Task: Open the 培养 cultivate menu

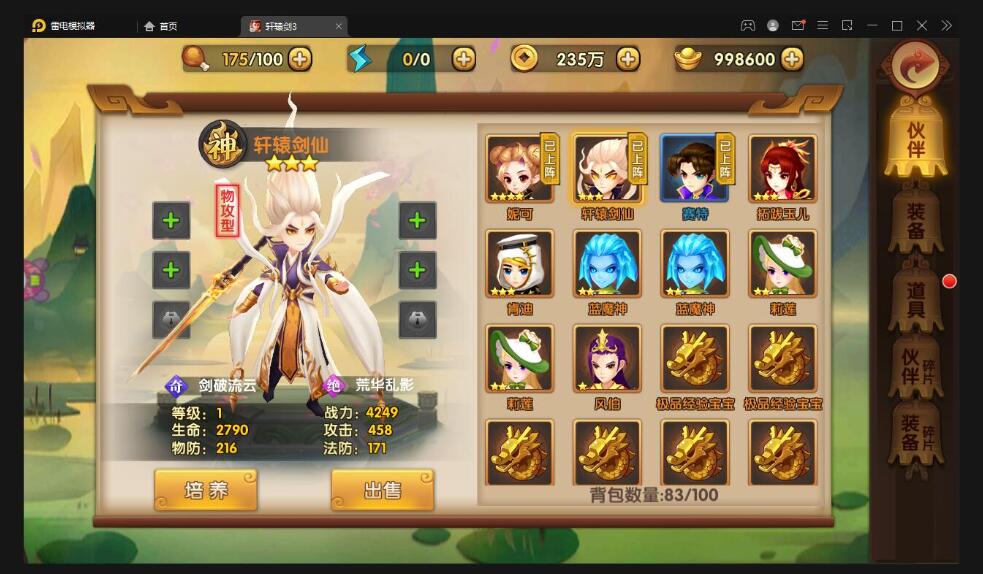Action: pyautogui.click(x=206, y=490)
